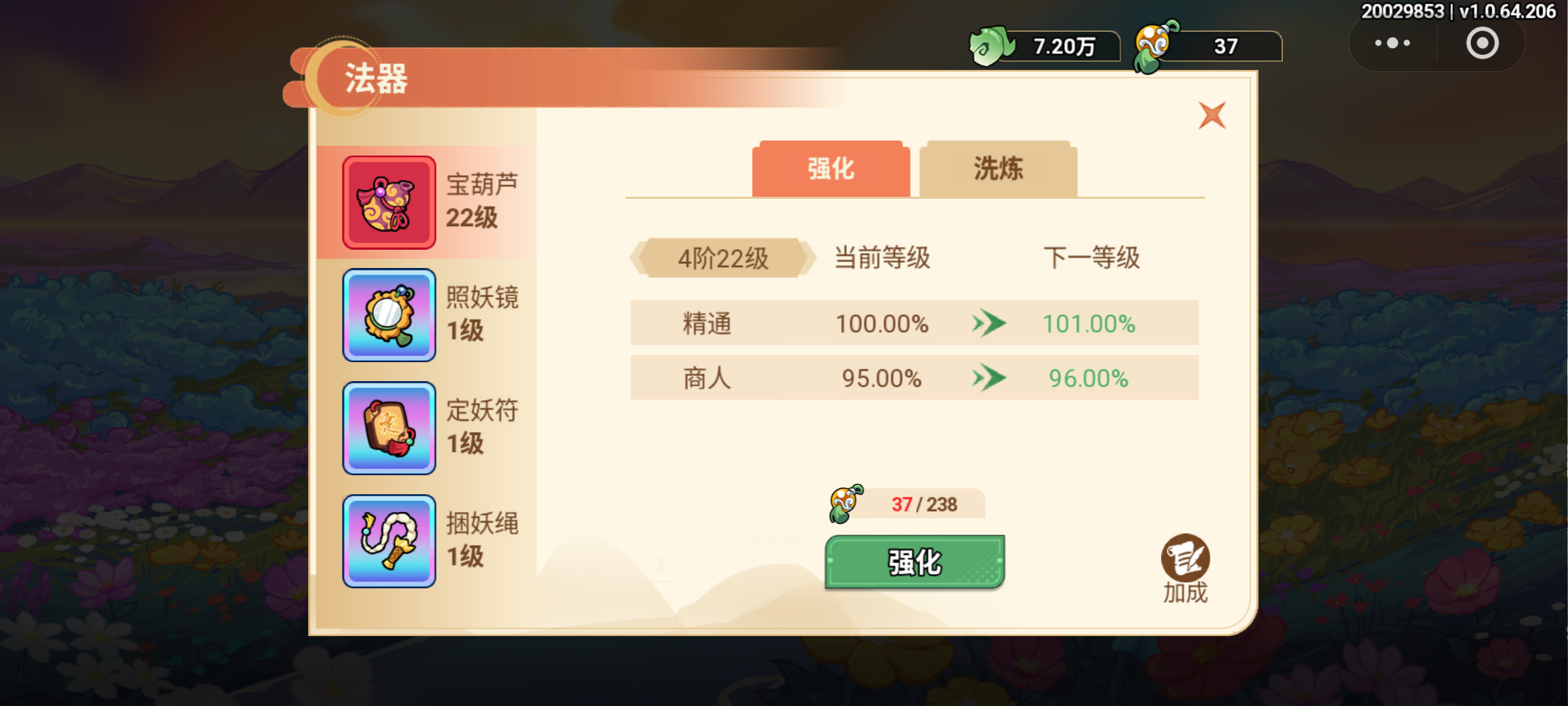Open the 定妖符 artifact panel

389,429
